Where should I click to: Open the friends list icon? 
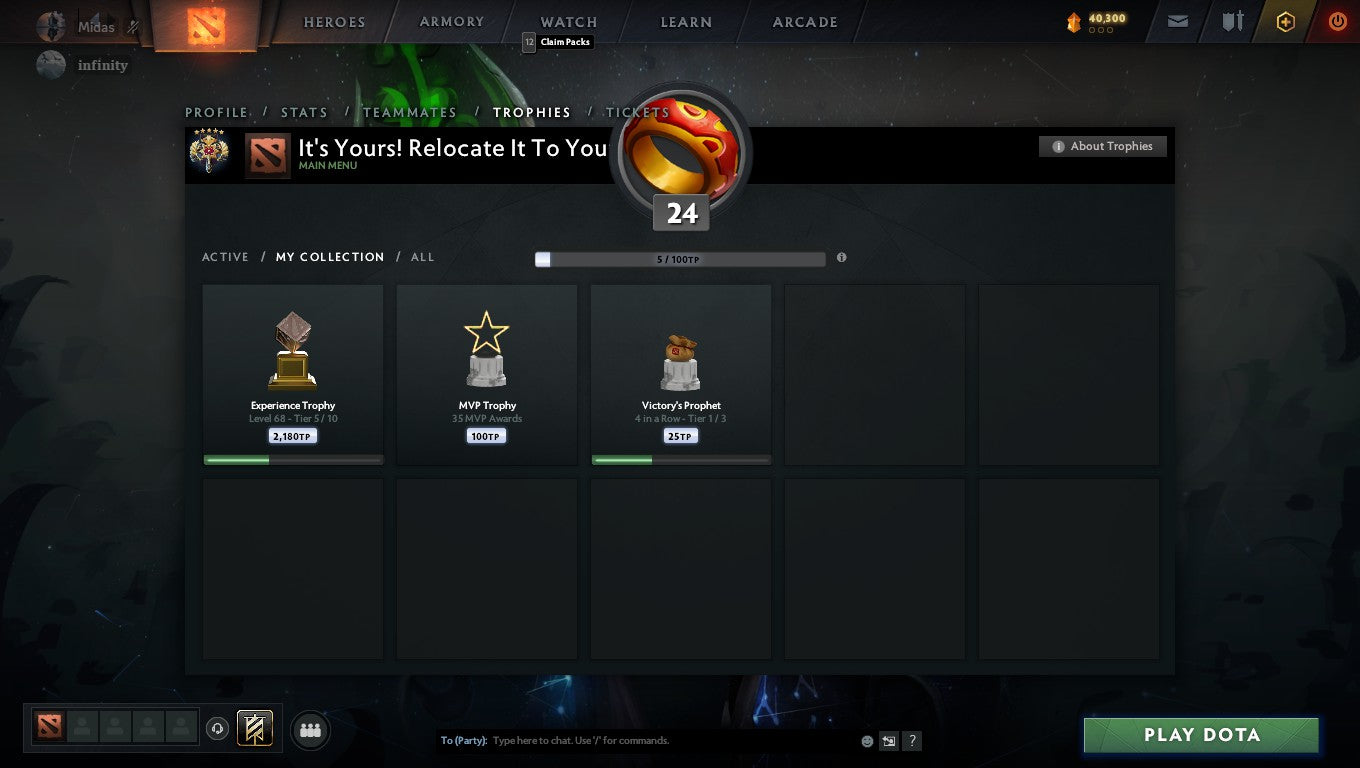click(310, 730)
